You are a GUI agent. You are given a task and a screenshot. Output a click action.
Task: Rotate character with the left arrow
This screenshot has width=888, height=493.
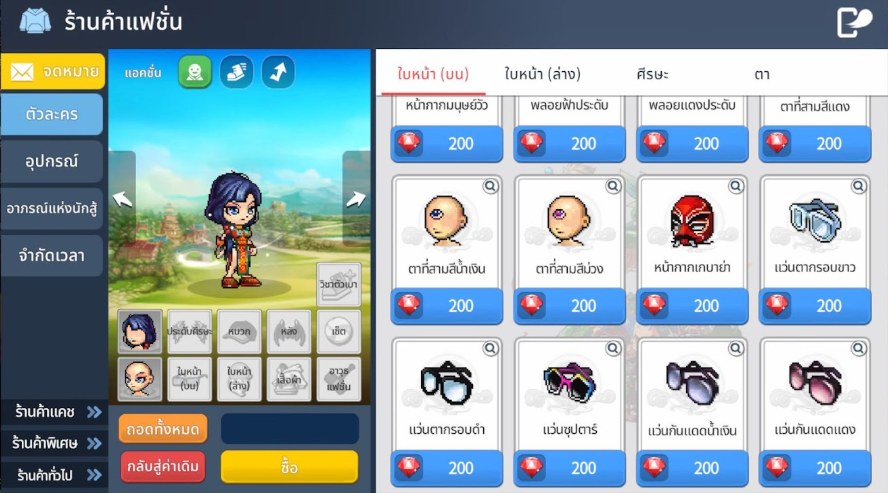tap(122, 198)
